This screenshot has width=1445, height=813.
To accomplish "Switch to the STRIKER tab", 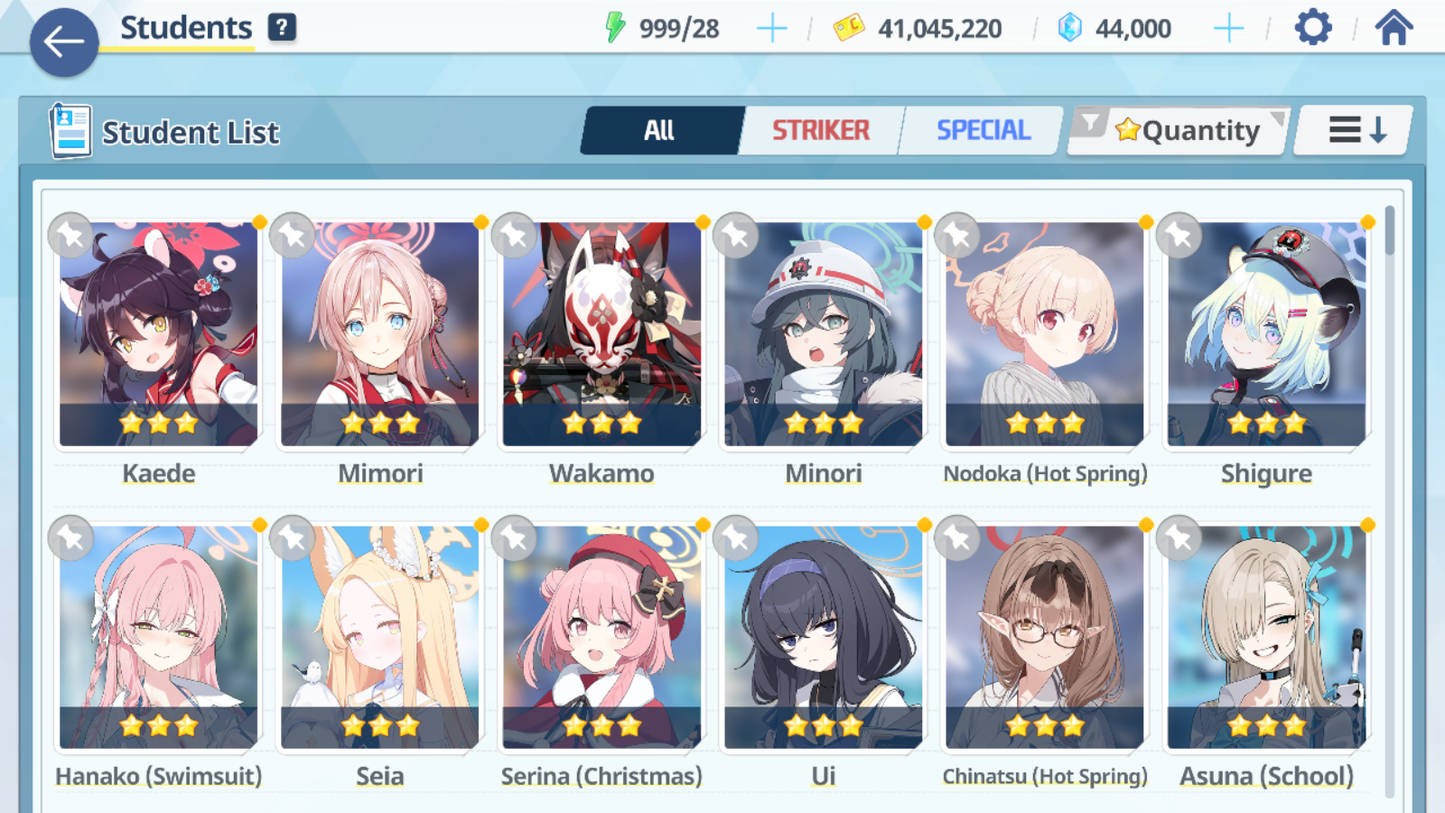I will (x=820, y=130).
